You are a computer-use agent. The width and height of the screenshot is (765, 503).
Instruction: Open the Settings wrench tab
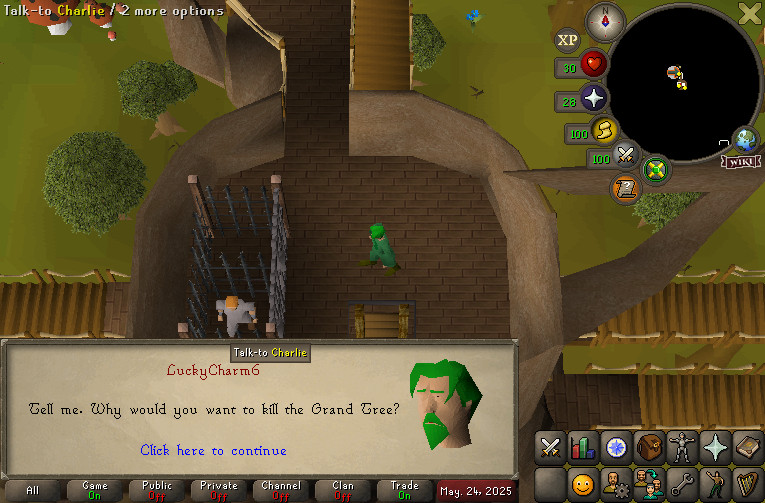point(681,485)
